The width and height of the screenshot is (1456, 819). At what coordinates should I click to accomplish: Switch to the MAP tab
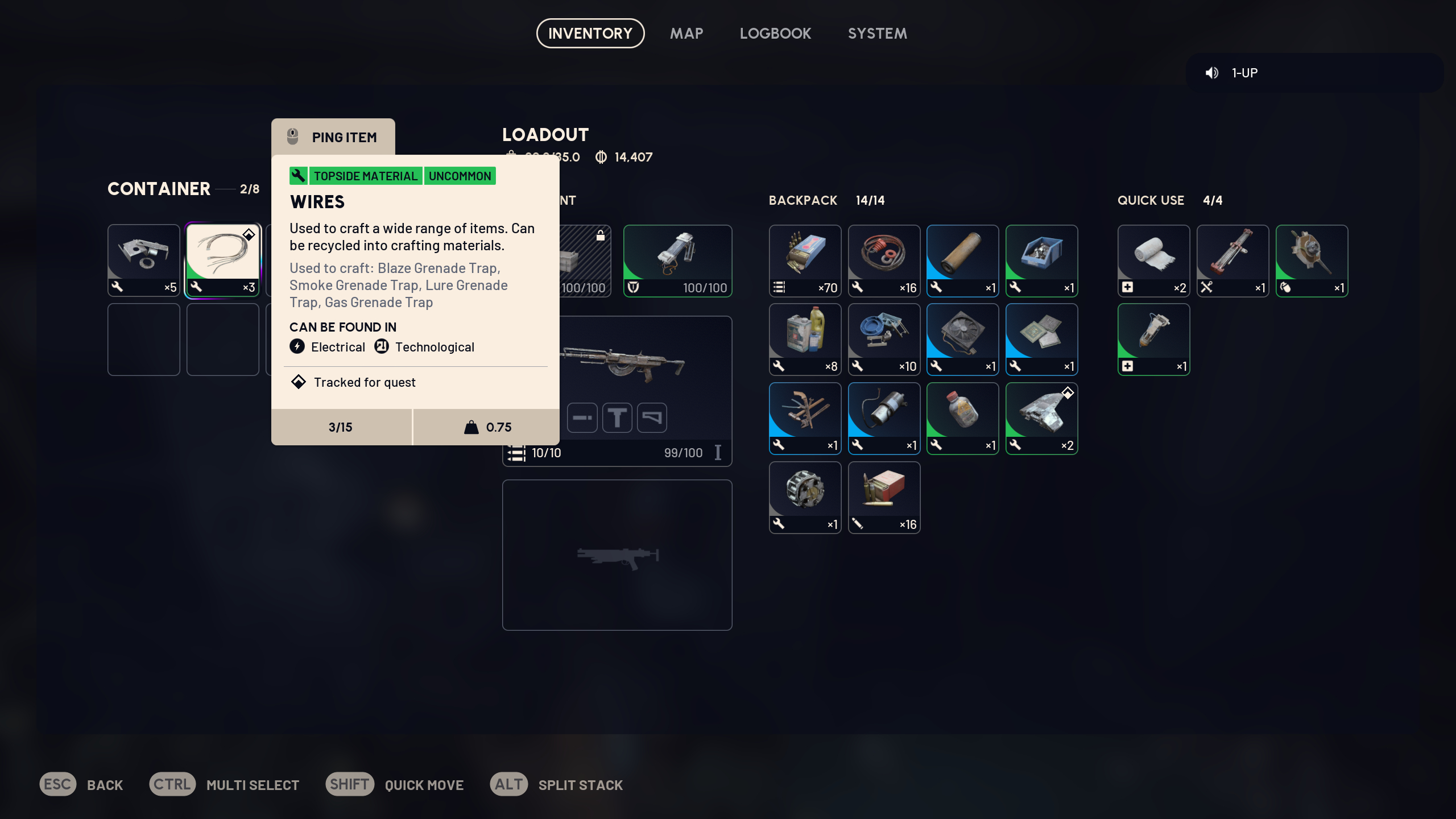pyautogui.click(x=686, y=33)
